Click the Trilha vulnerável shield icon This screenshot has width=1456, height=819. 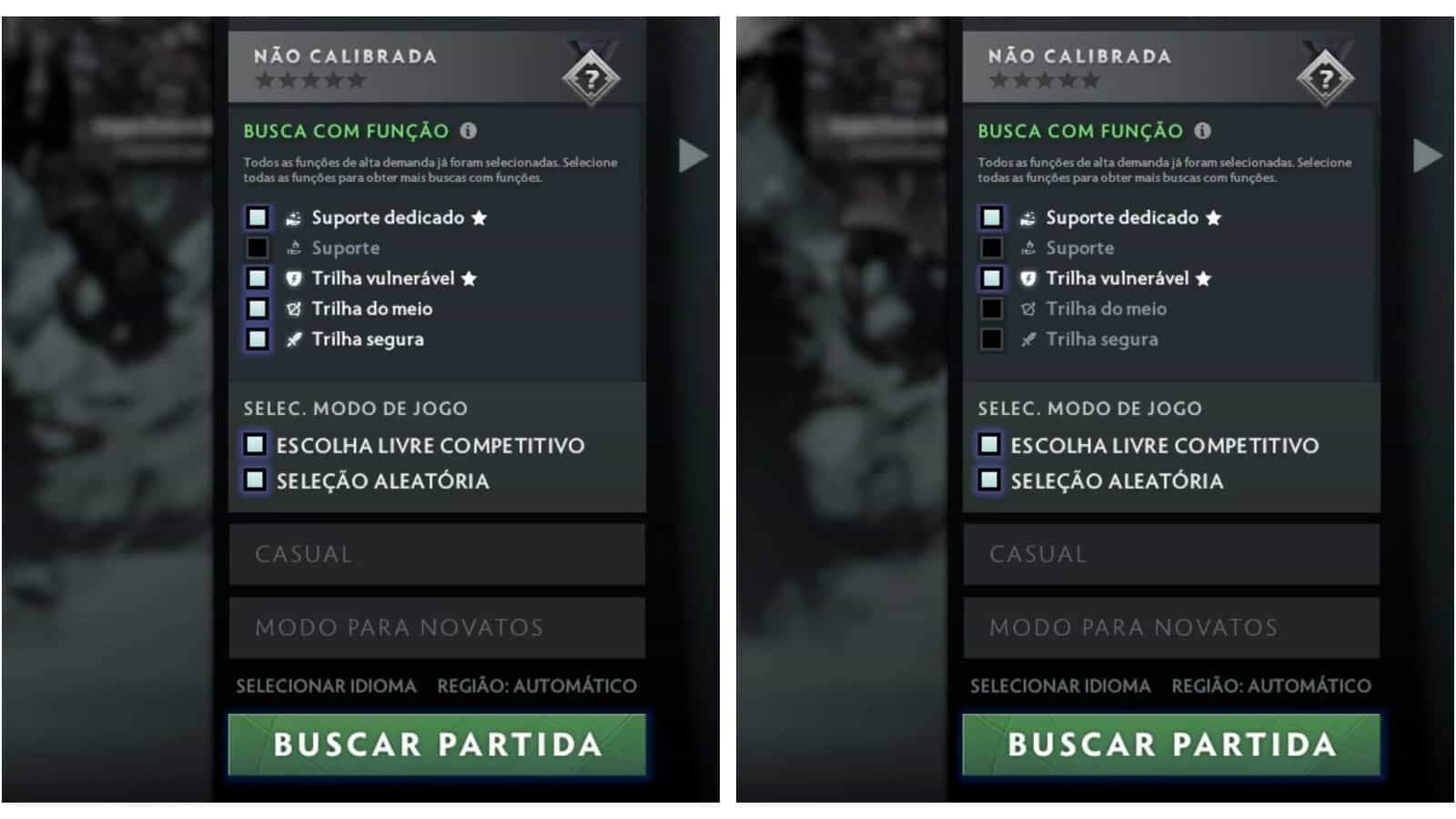(293, 278)
